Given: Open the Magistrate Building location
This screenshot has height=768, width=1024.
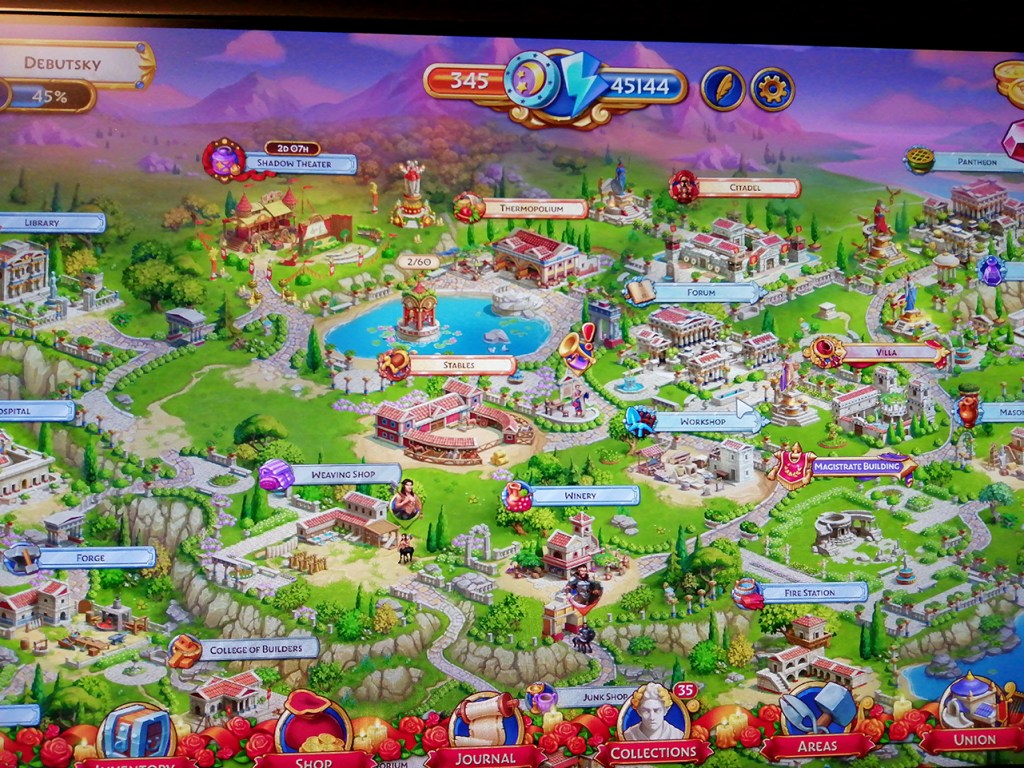Looking at the screenshot, I should pyautogui.click(x=856, y=466).
